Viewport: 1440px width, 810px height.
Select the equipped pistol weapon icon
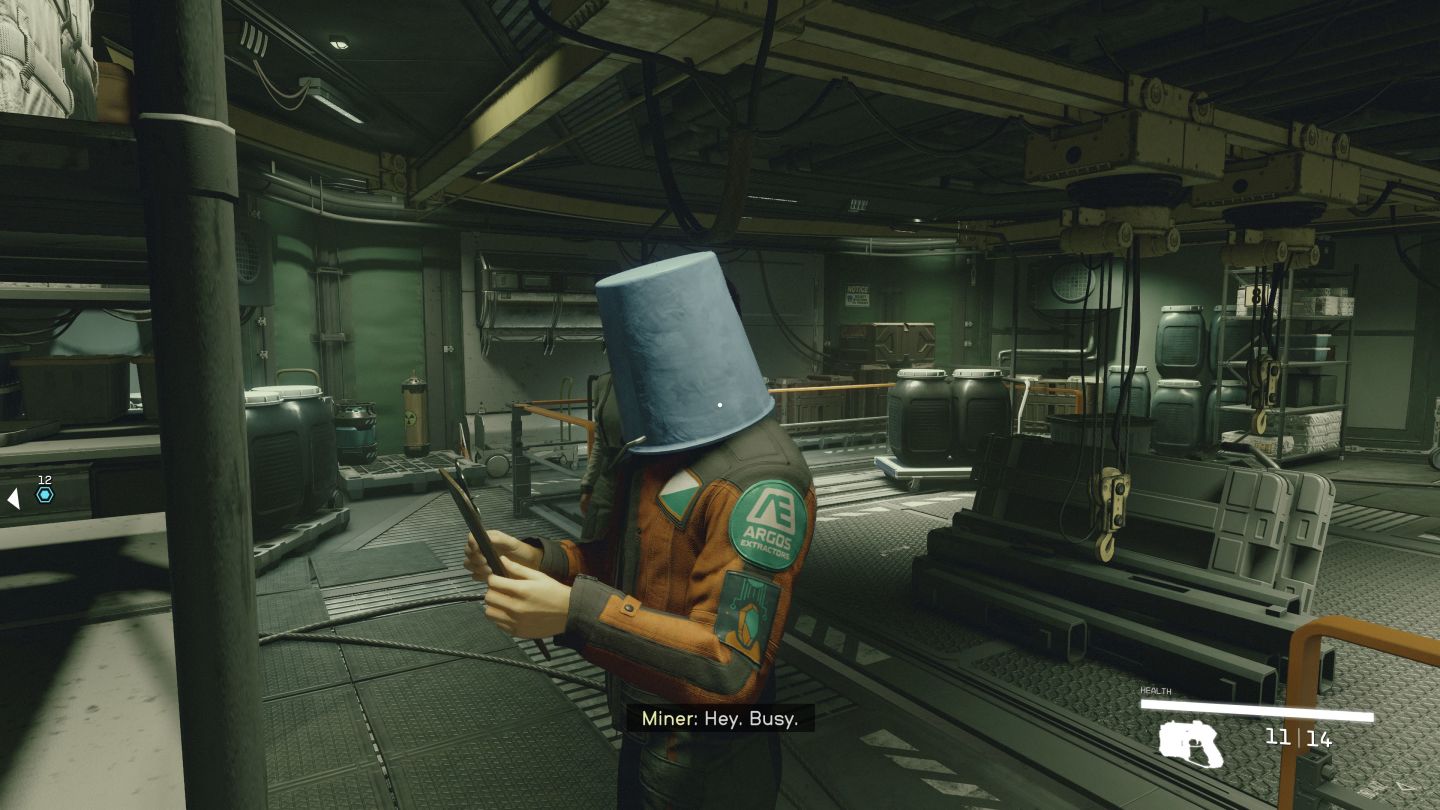point(1192,743)
